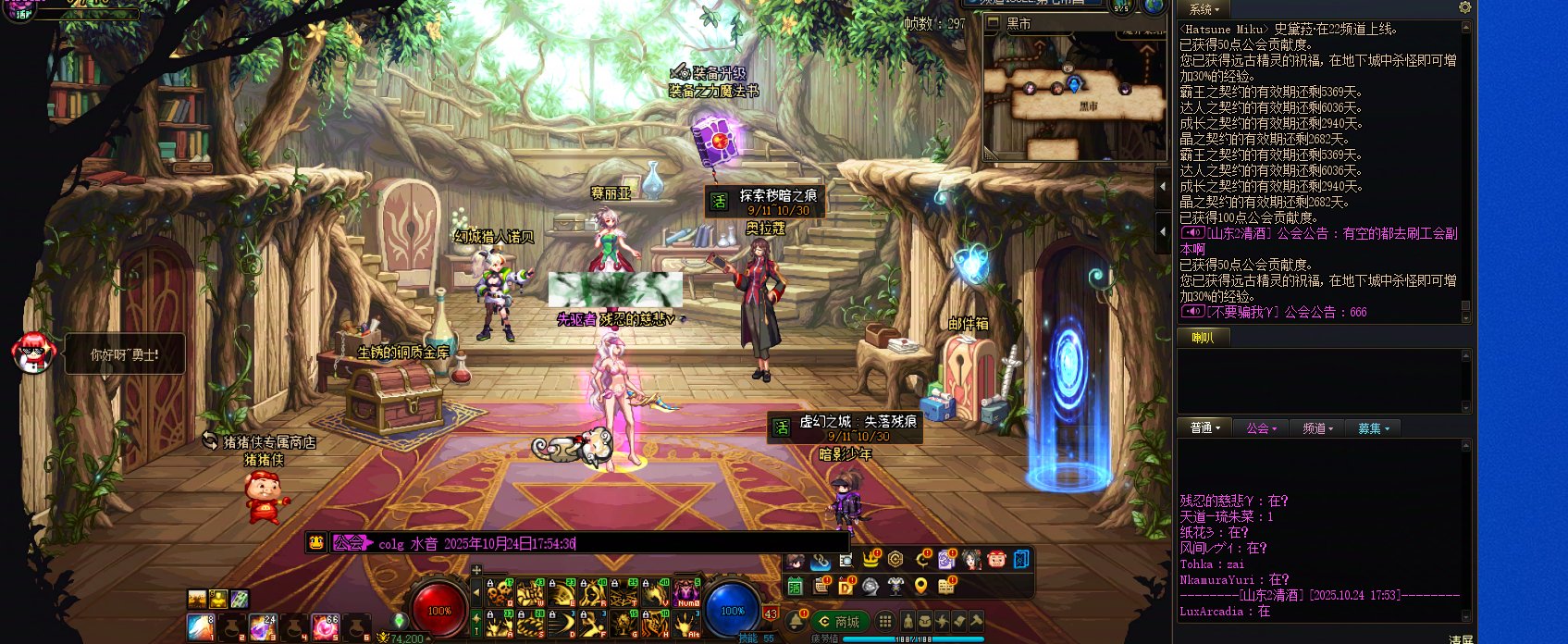The image size is (1568, 644).
Task: Use the purple crystal consumable in slot 3
Action: point(263,627)
